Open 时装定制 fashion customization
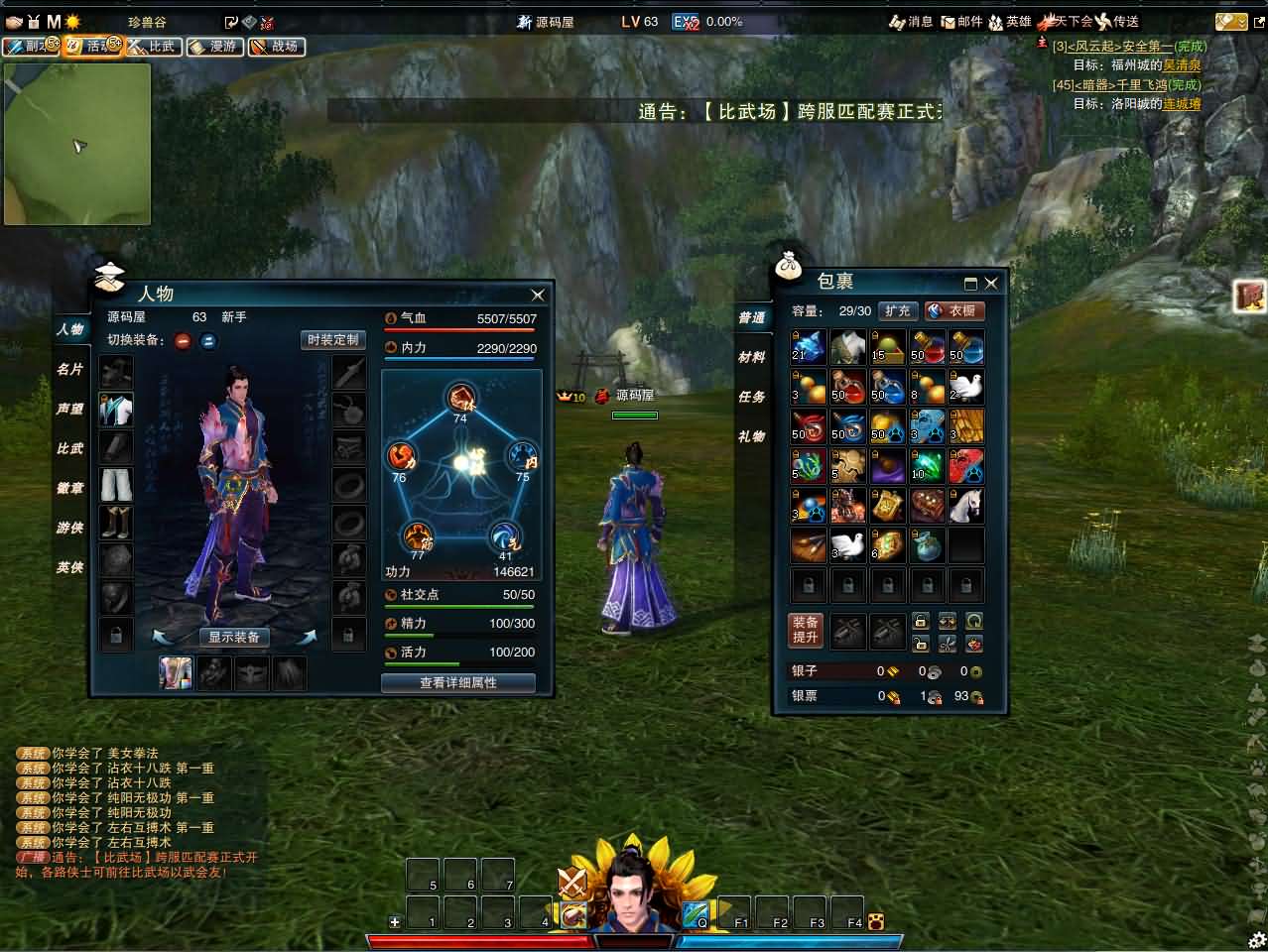1268x952 pixels. pos(332,340)
